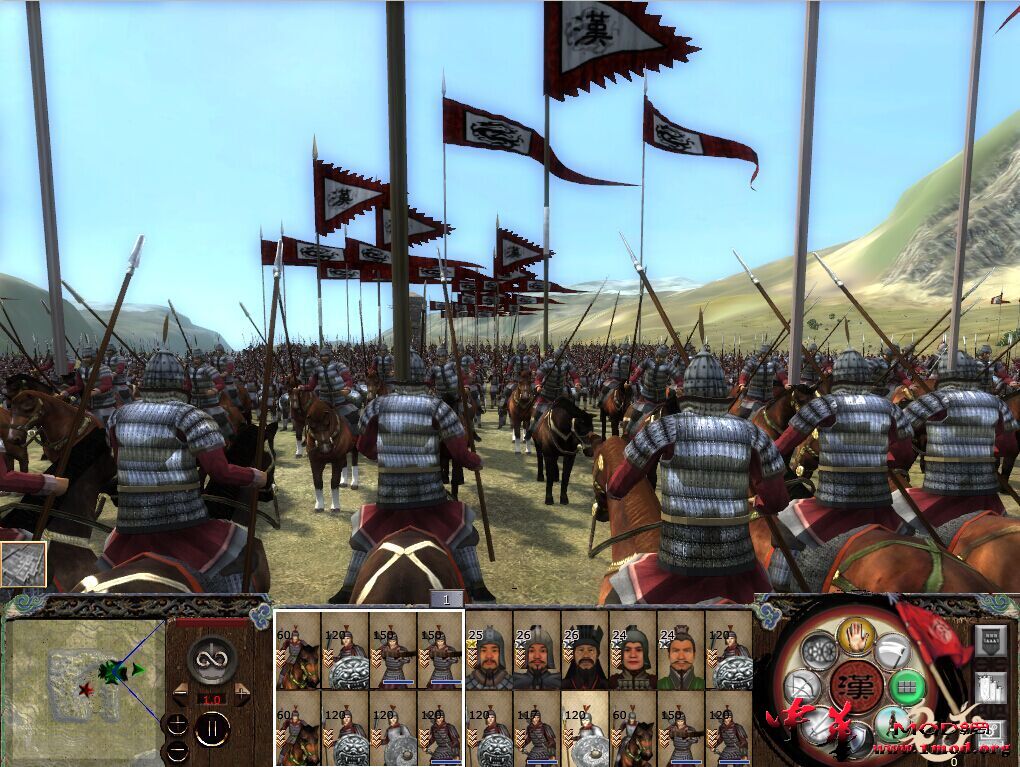The width and height of the screenshot is (1020, 767).
Task: Click the infinity symbol speed dial
Action: pyautogui.click(x=212, y=660)
